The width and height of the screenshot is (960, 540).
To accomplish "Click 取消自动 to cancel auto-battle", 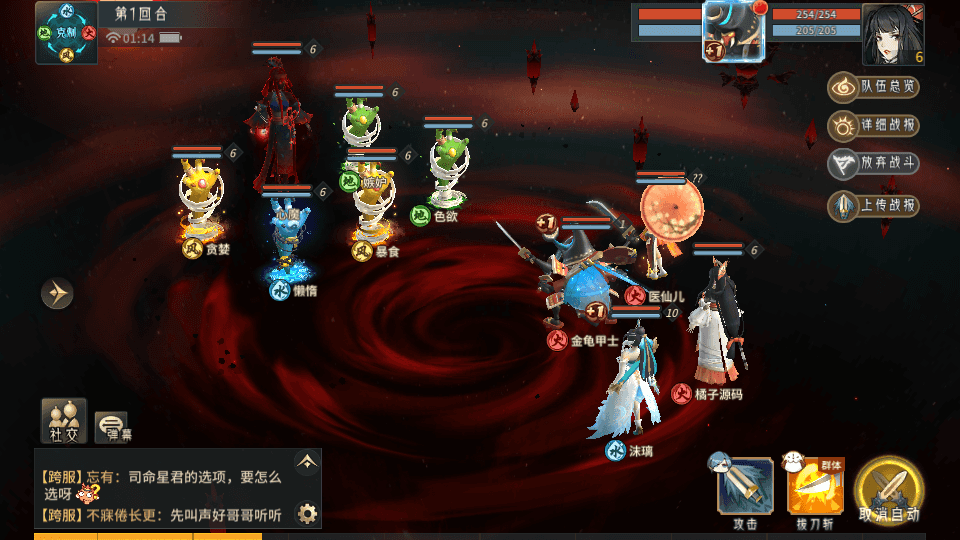I will [889, 491].
